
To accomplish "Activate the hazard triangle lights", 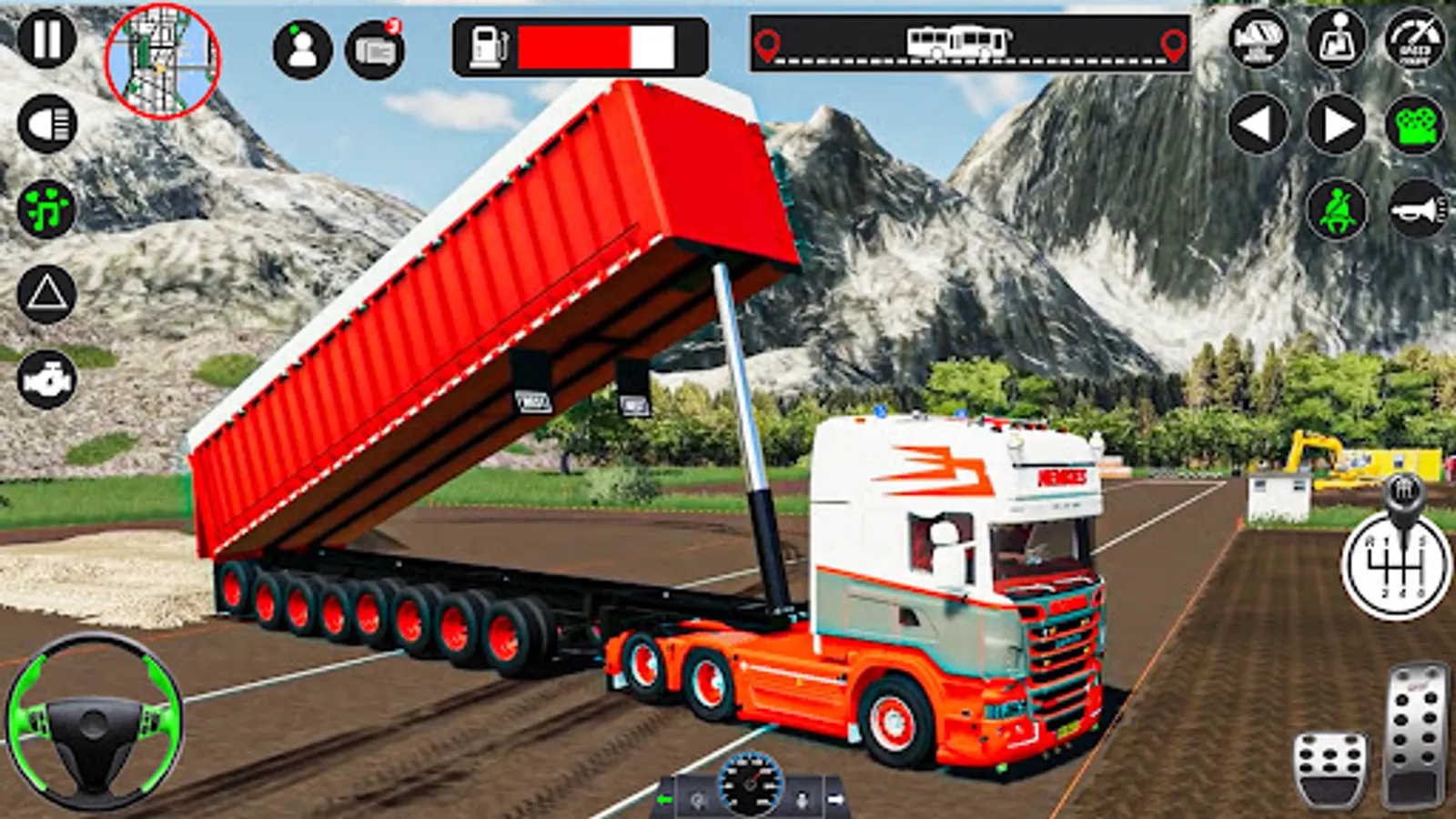I will coord(47,293).
